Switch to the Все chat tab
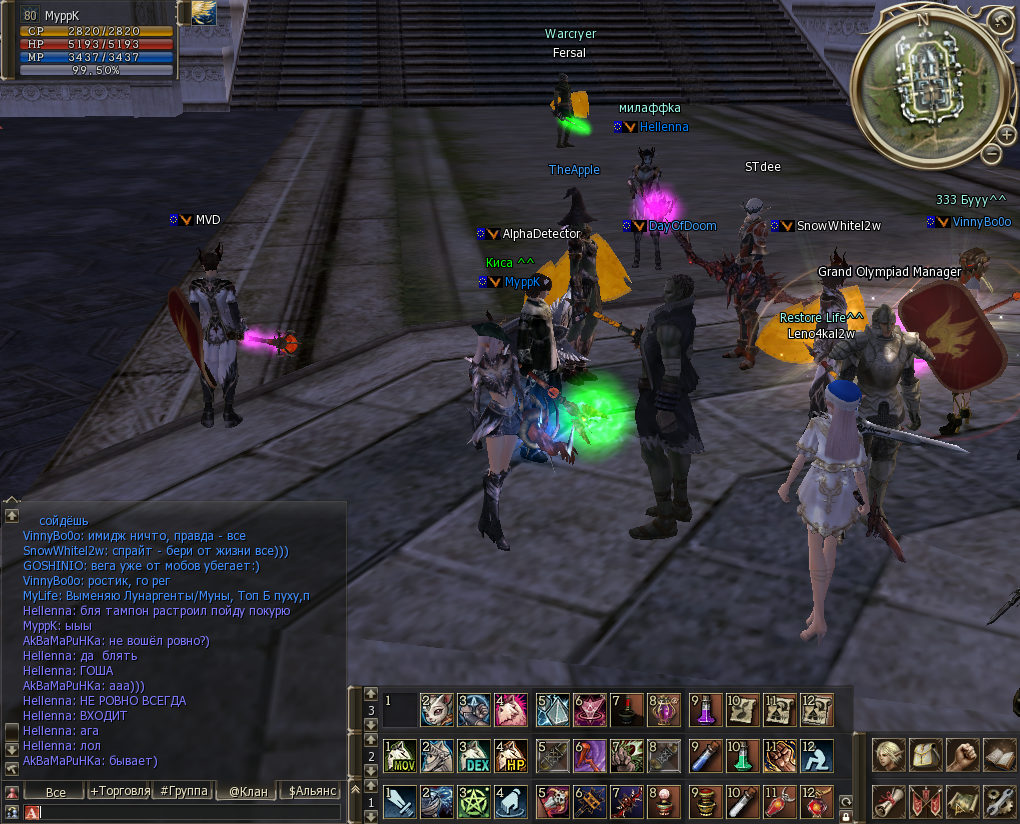The image size is (1020, 824). point(55,791)
